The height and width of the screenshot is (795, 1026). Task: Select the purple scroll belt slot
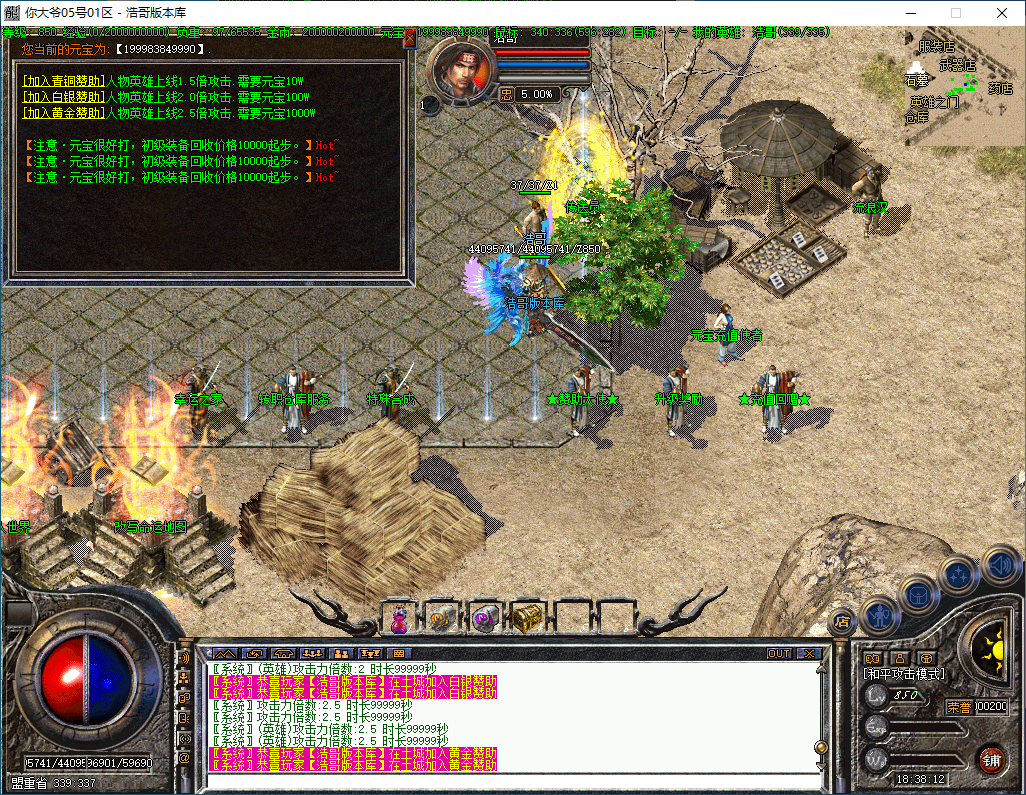click(484, 619)
